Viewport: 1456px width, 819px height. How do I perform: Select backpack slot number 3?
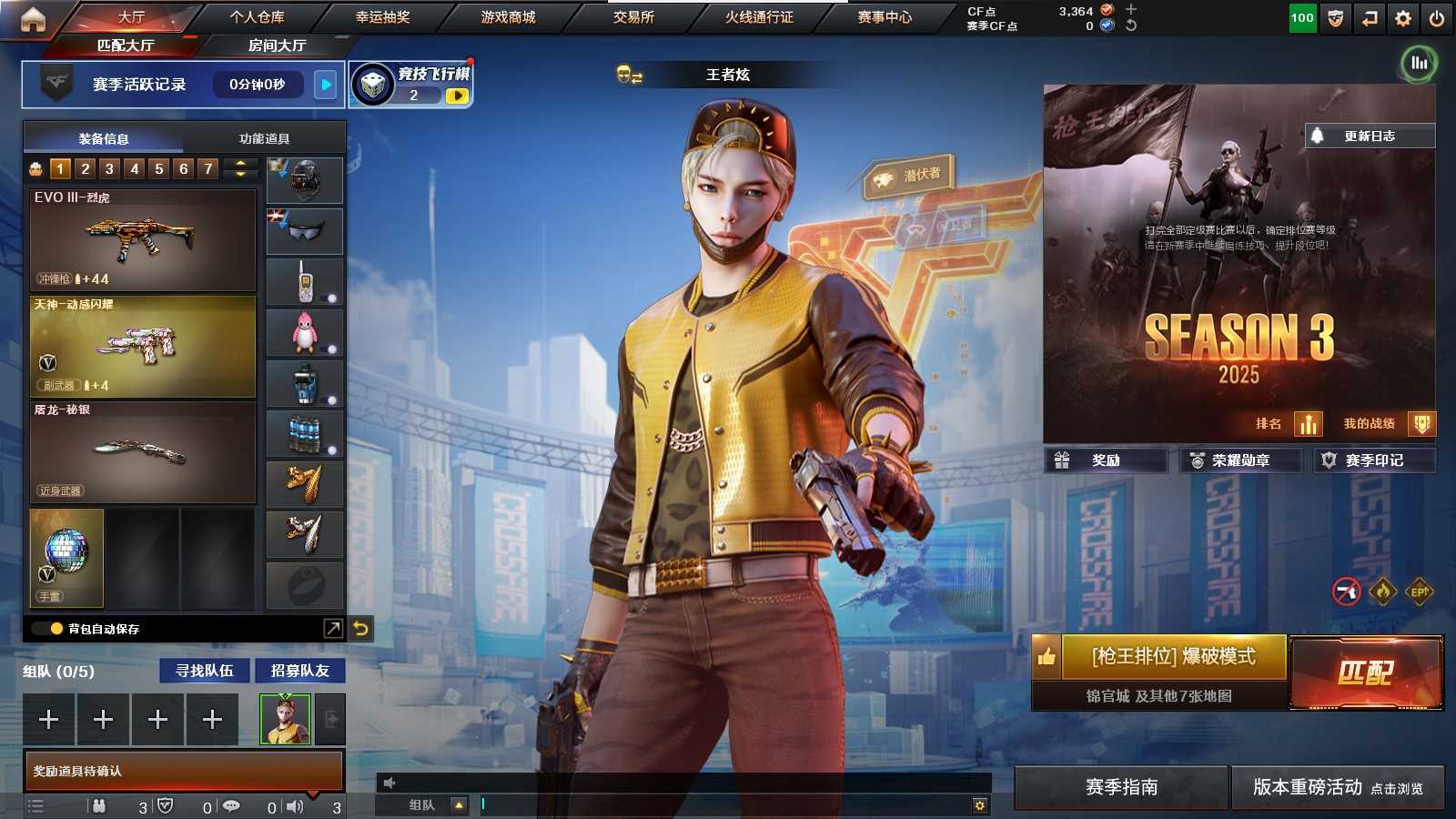tap(109, 168)
